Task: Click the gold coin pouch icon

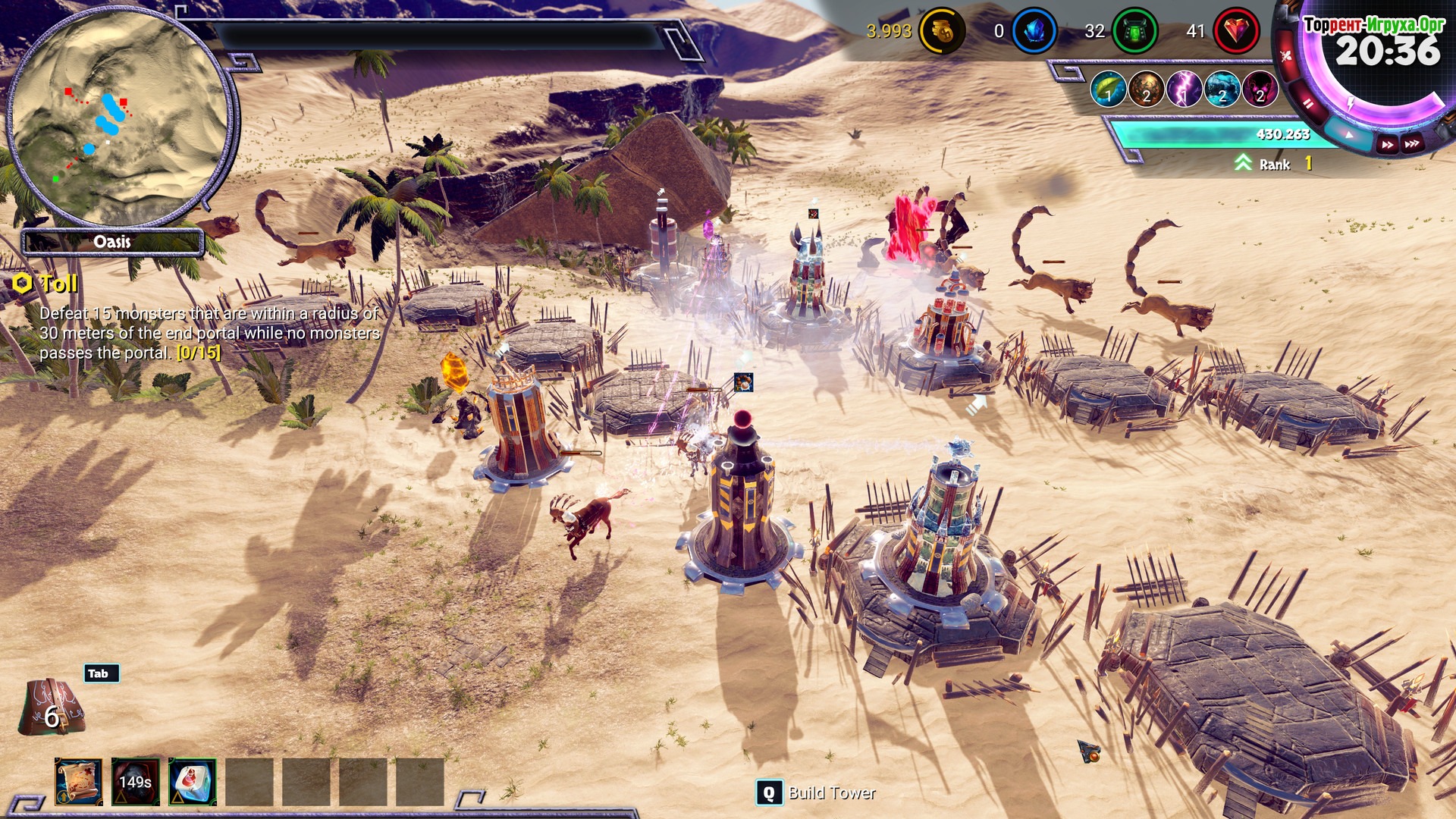Action: 942,31
